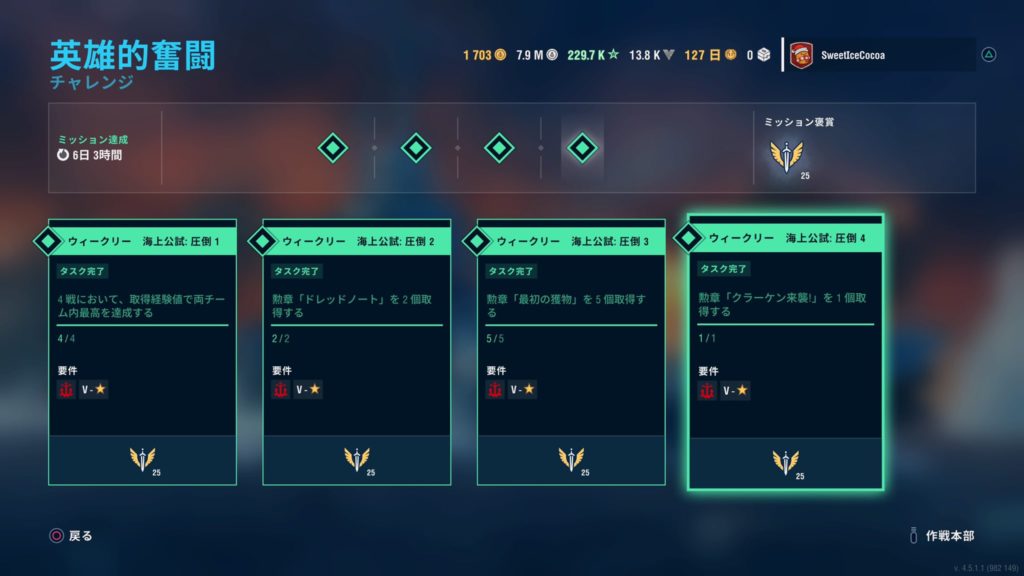Select the 圧倒 1 weekly challenge card
The width and height of the screenshot is (1024, 576).
(x=142, y=350)
